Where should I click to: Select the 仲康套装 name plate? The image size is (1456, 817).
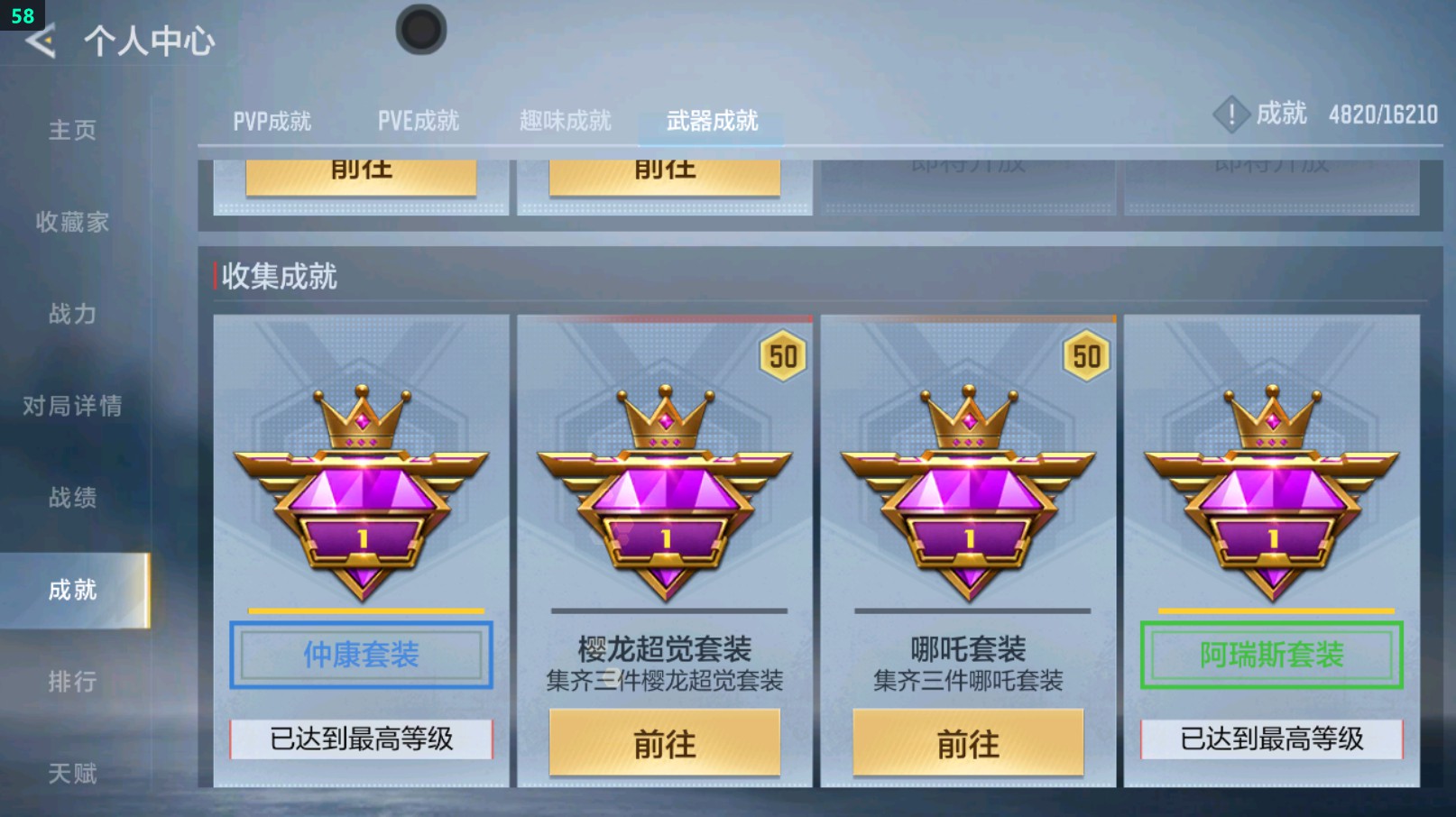[360, 656]
